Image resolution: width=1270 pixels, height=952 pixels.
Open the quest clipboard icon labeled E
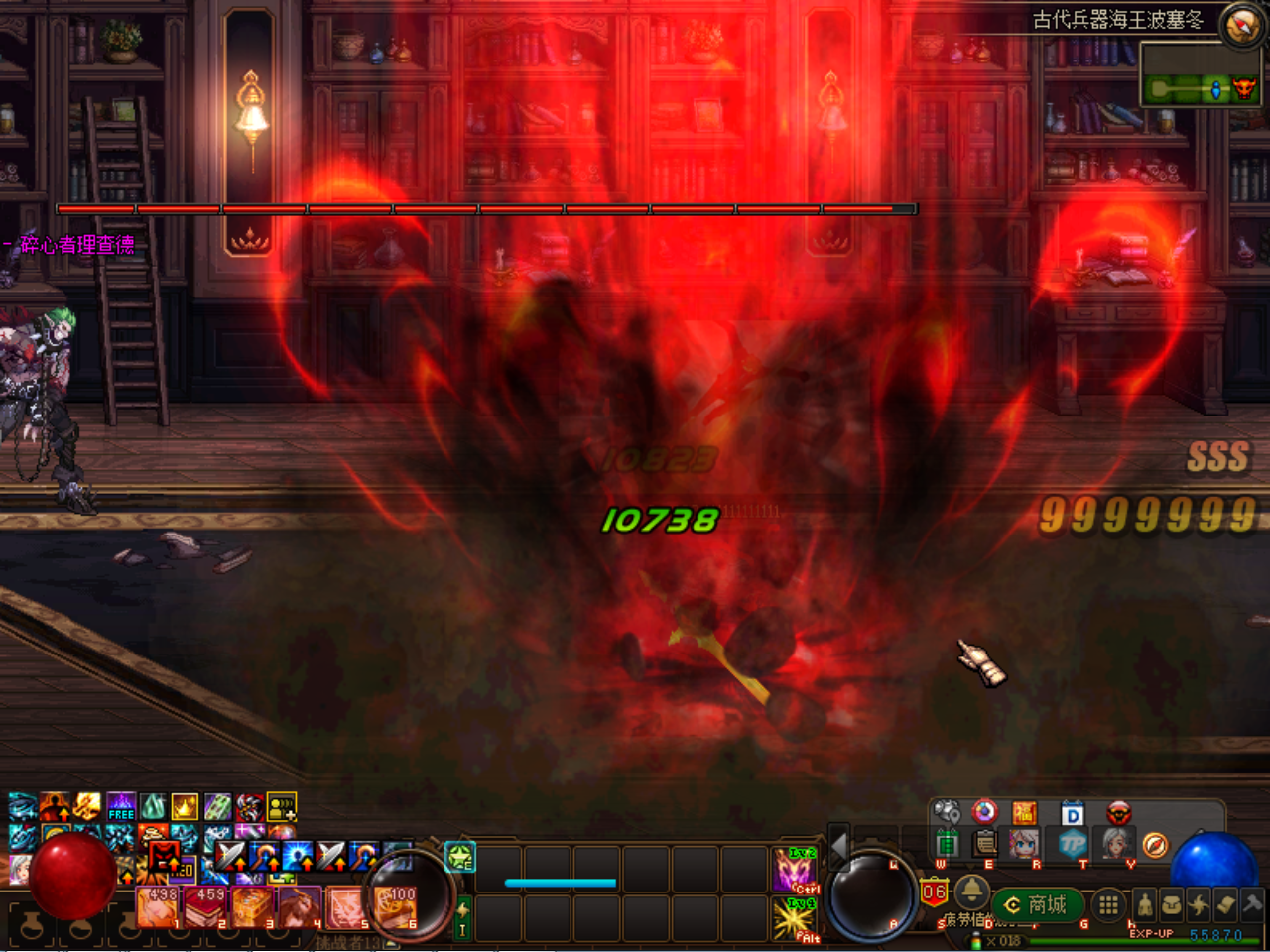coord(984,843)
